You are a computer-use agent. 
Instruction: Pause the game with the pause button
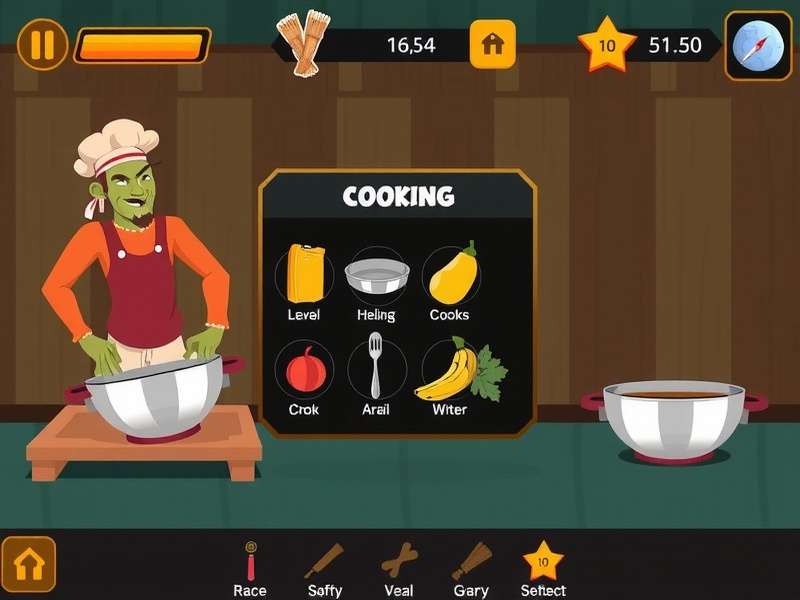(42, 45)
